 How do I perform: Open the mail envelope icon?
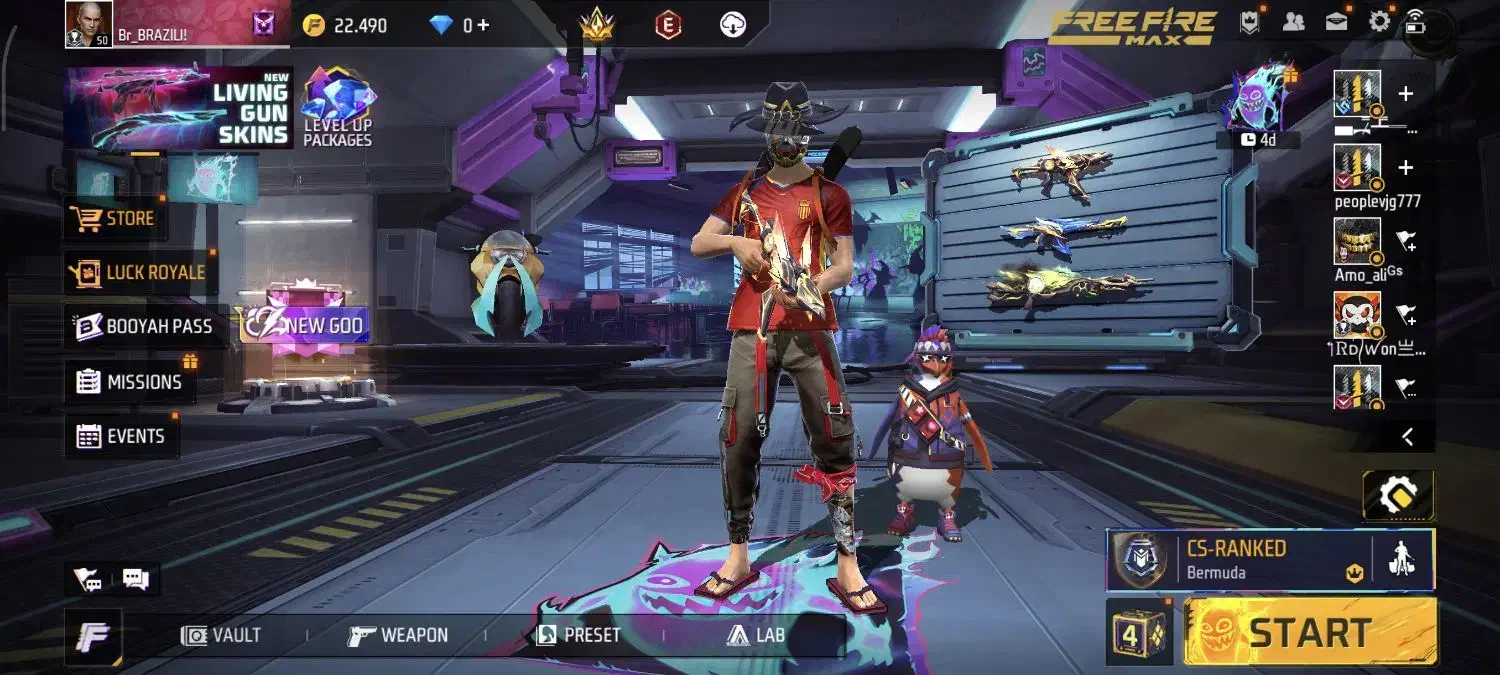[x=1336, y=22]
